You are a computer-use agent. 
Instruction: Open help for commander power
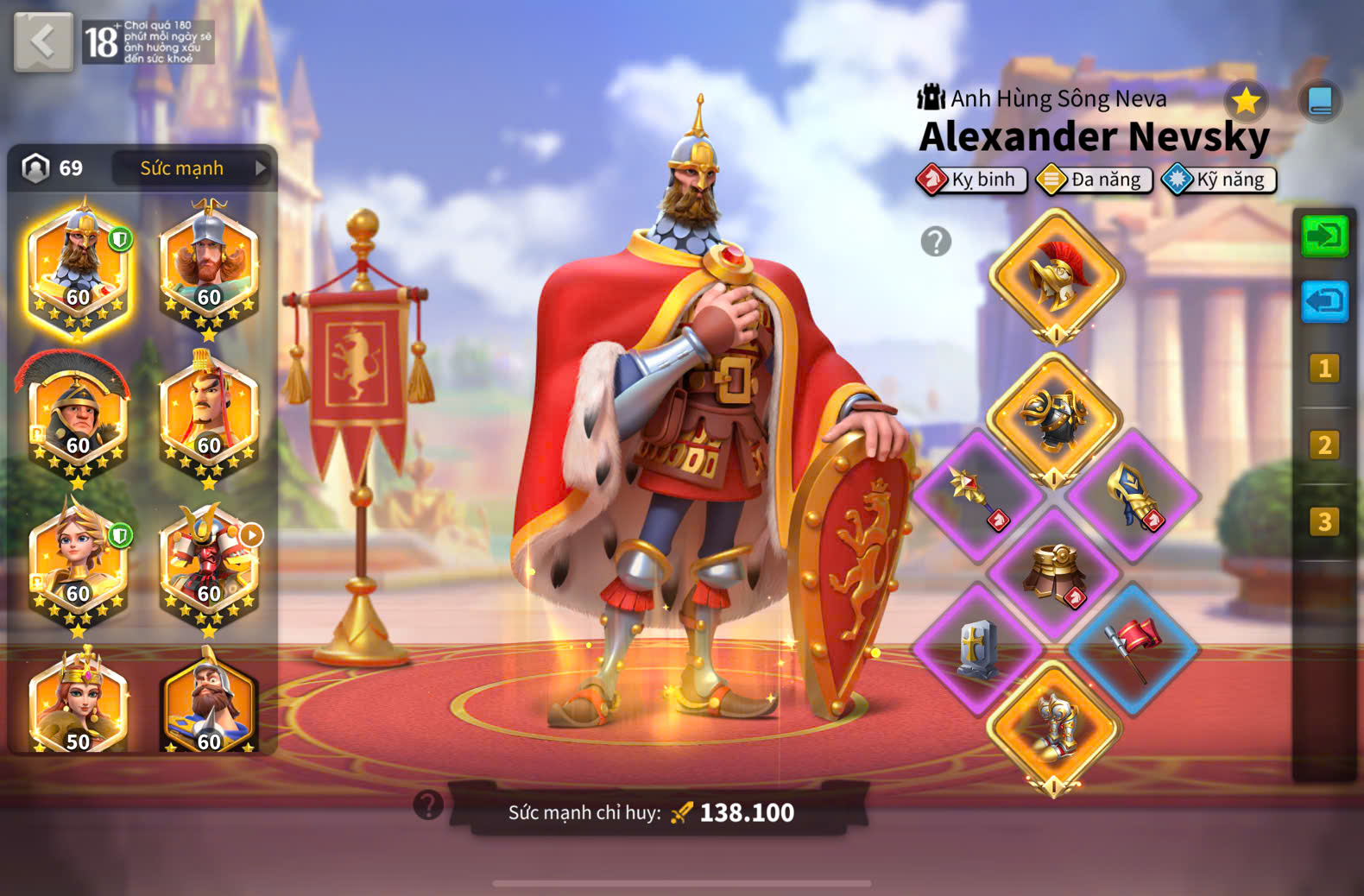click(x=428, y=805)
